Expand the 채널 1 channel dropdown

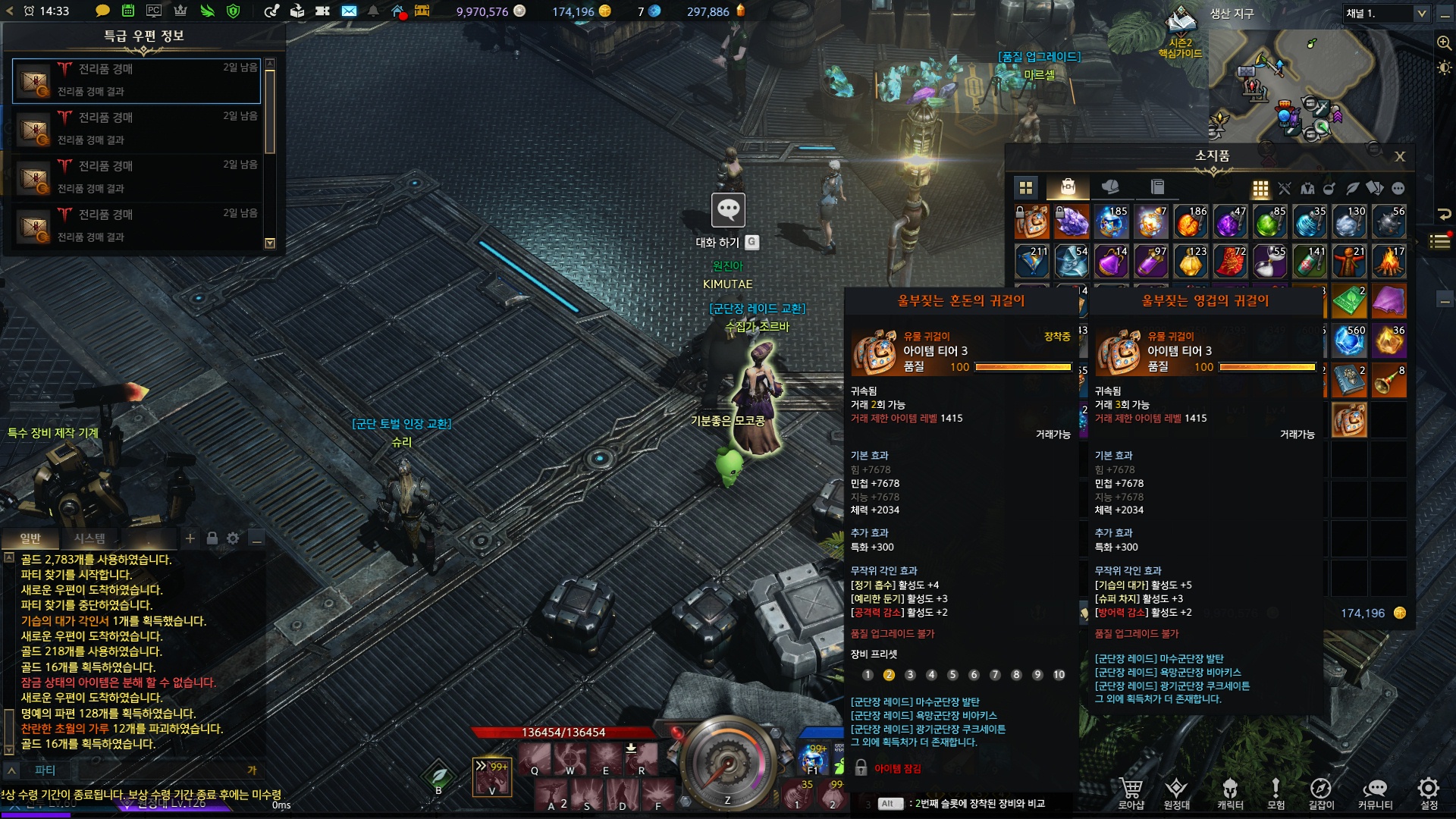tap(1421, 14)
